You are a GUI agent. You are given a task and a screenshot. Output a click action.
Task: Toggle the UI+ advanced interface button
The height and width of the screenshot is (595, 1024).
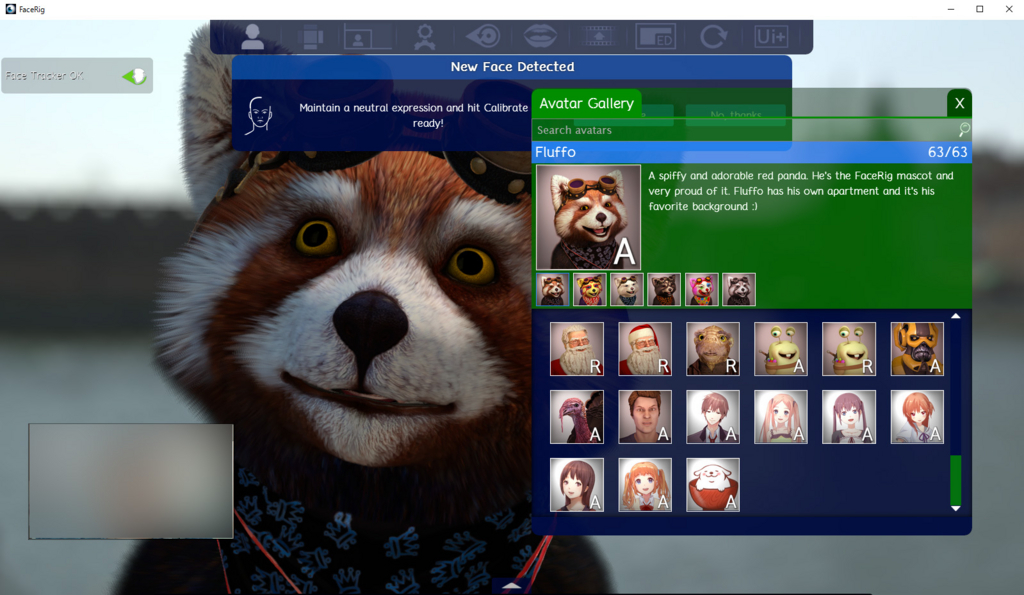771,37
